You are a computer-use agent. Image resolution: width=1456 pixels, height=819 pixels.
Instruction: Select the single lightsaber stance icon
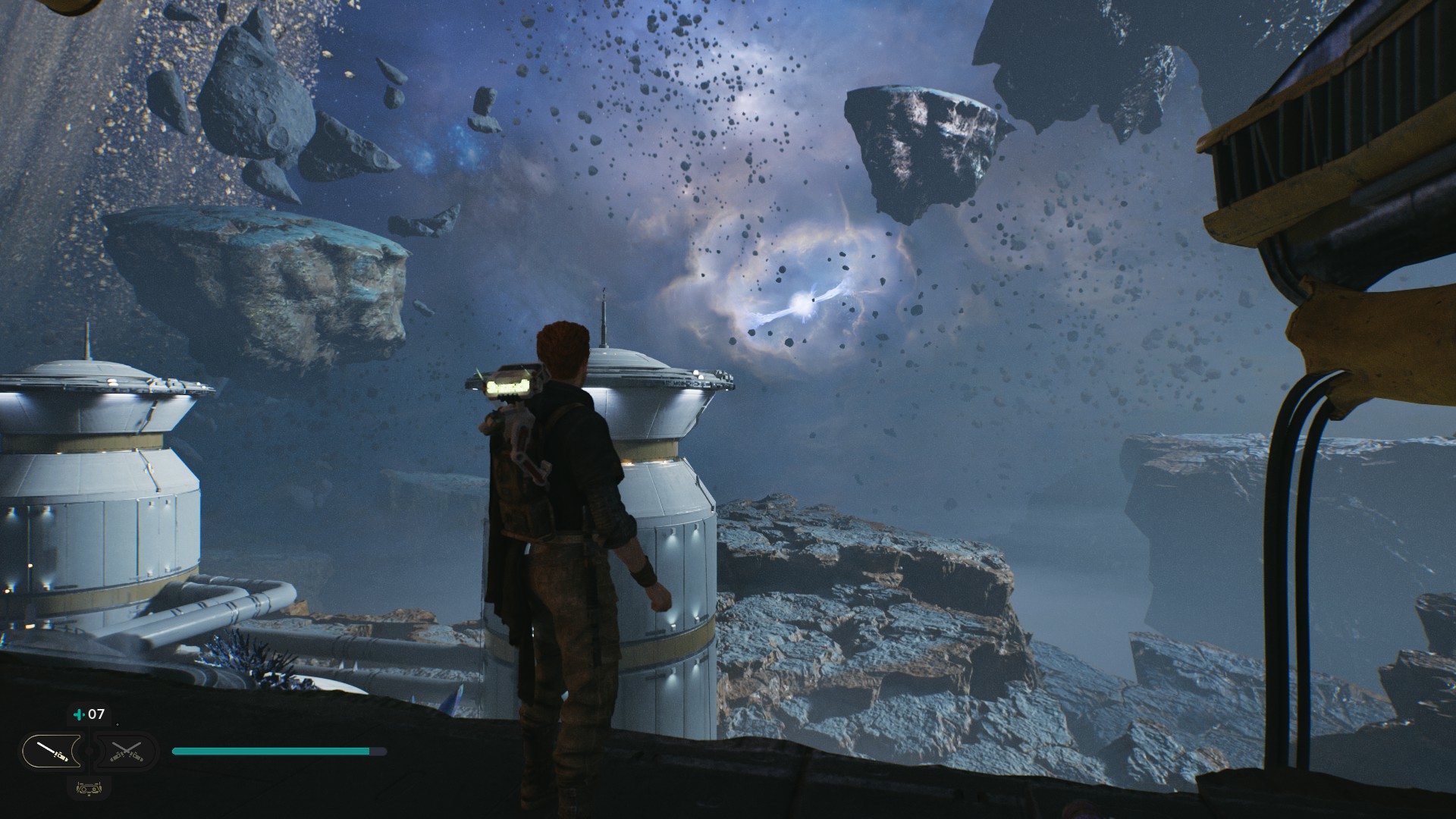(x=52, y=752)
